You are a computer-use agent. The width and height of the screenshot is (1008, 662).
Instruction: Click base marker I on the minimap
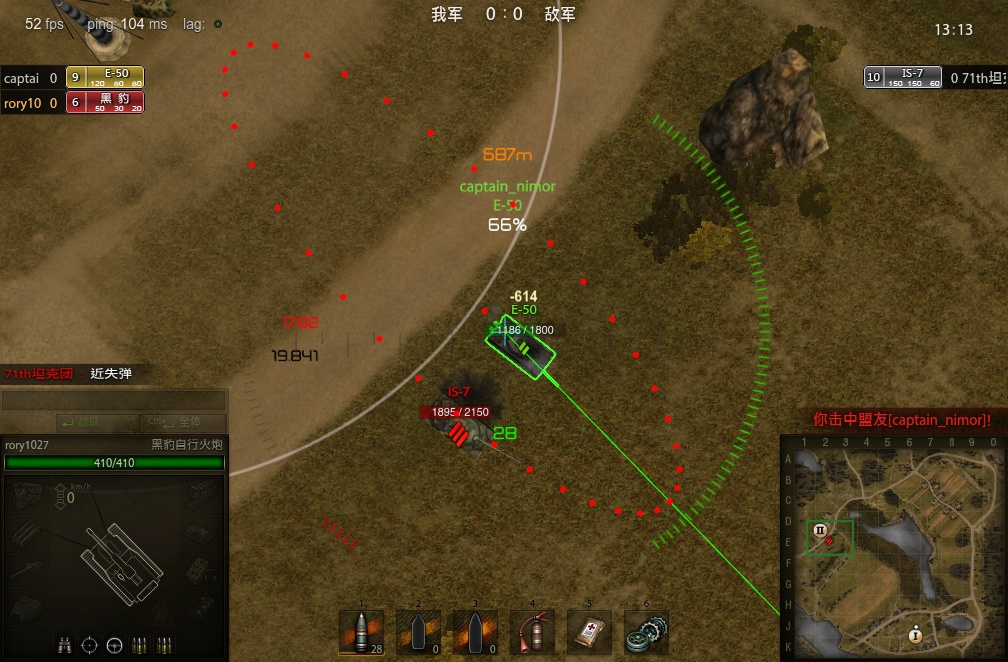[915, 634]
